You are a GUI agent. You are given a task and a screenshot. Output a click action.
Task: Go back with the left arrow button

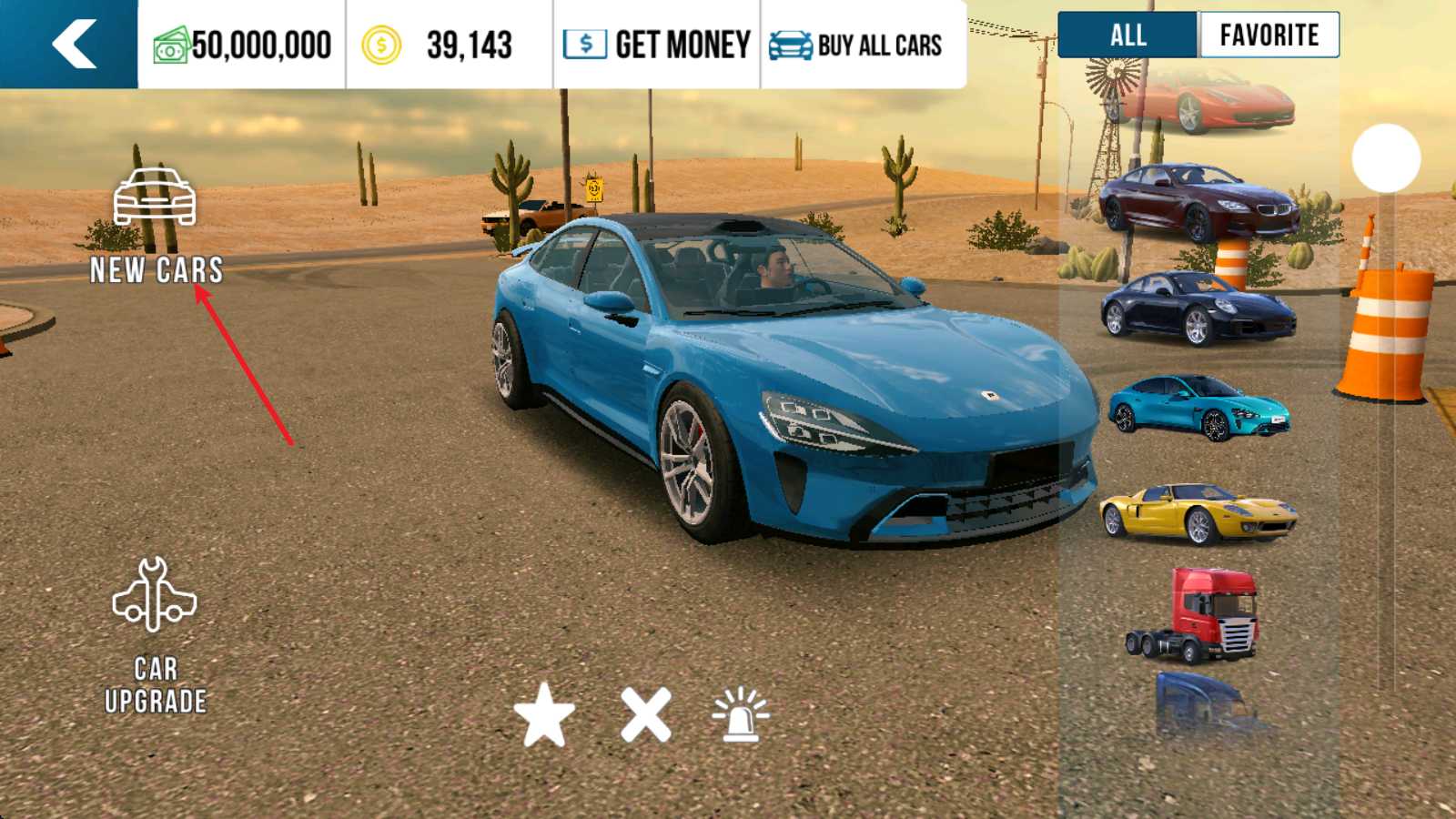click(x=73, y=44)
